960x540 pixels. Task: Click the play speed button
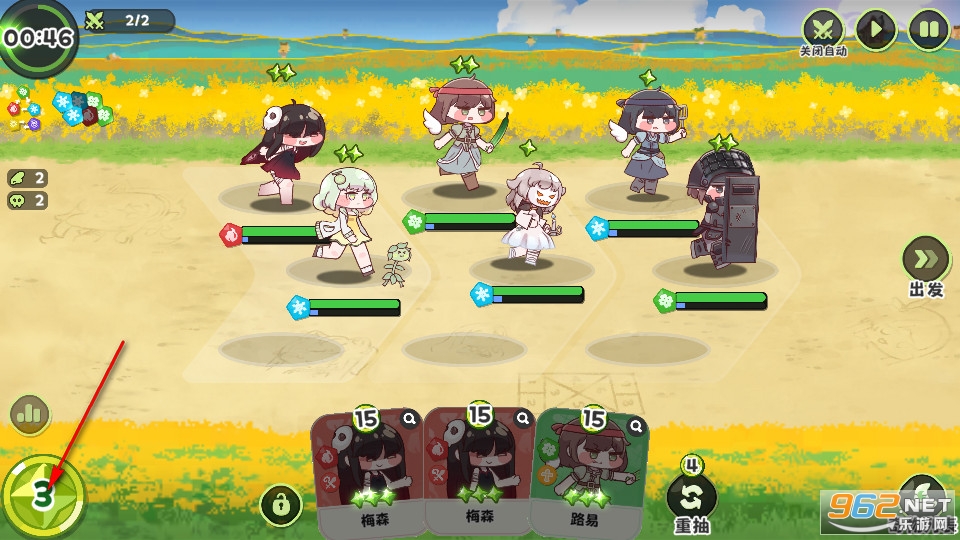[x=876, y=30]
